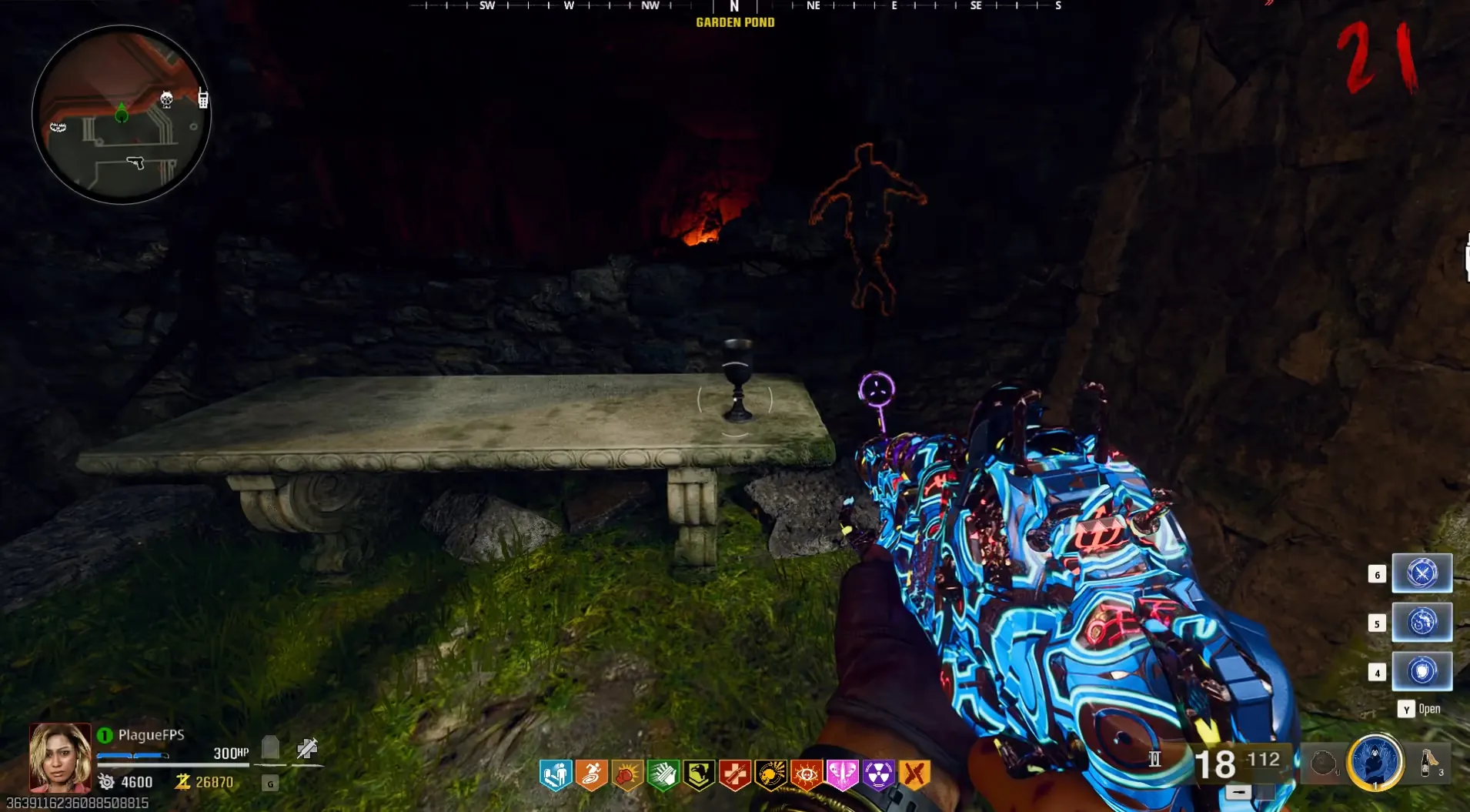
Task: Select the pistol wall-buy marker on minimap
Action: click(x=135, y=162)
